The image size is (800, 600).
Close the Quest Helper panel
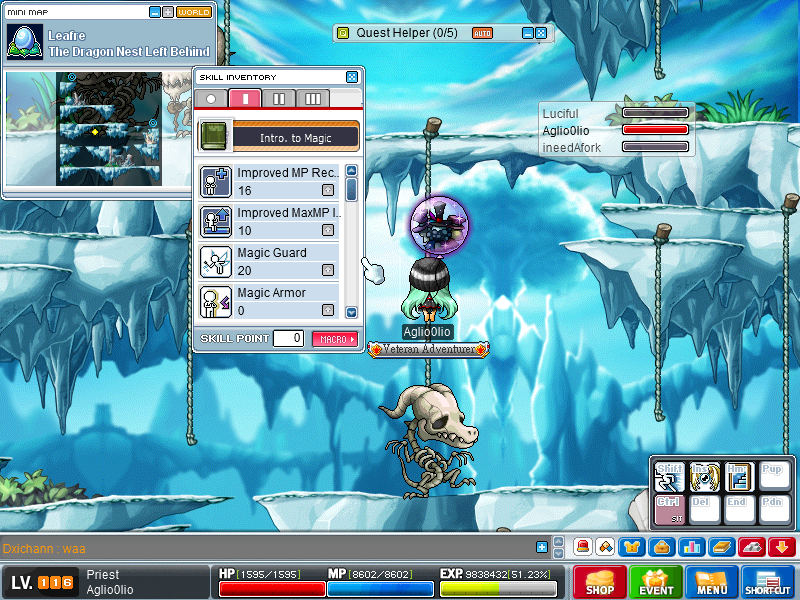click(541, 33)
